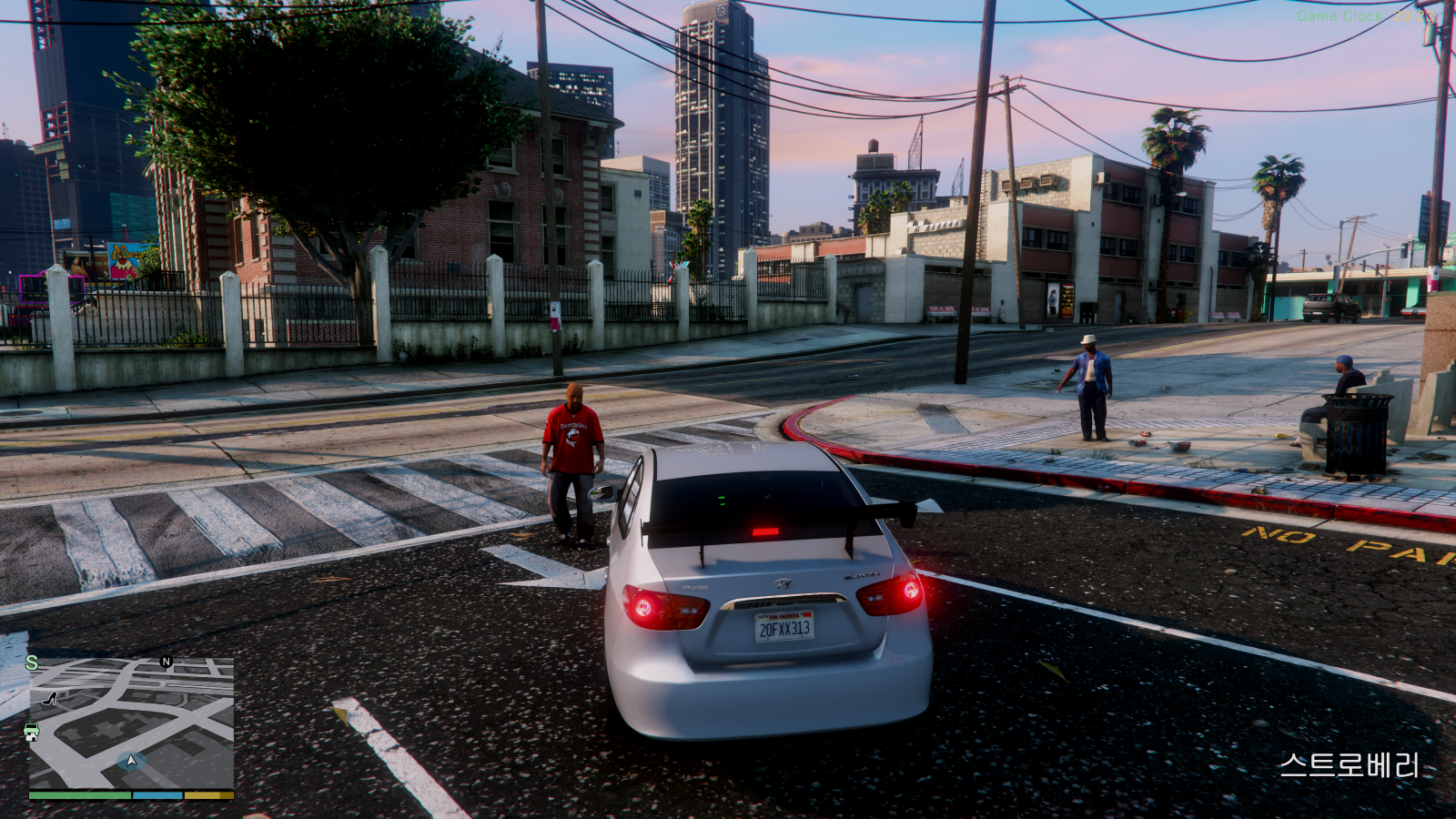This screenshot has width=1456, height=819.
Task: Click the north compass N marker
Action: pyautogui.click(x=166, y=662)
